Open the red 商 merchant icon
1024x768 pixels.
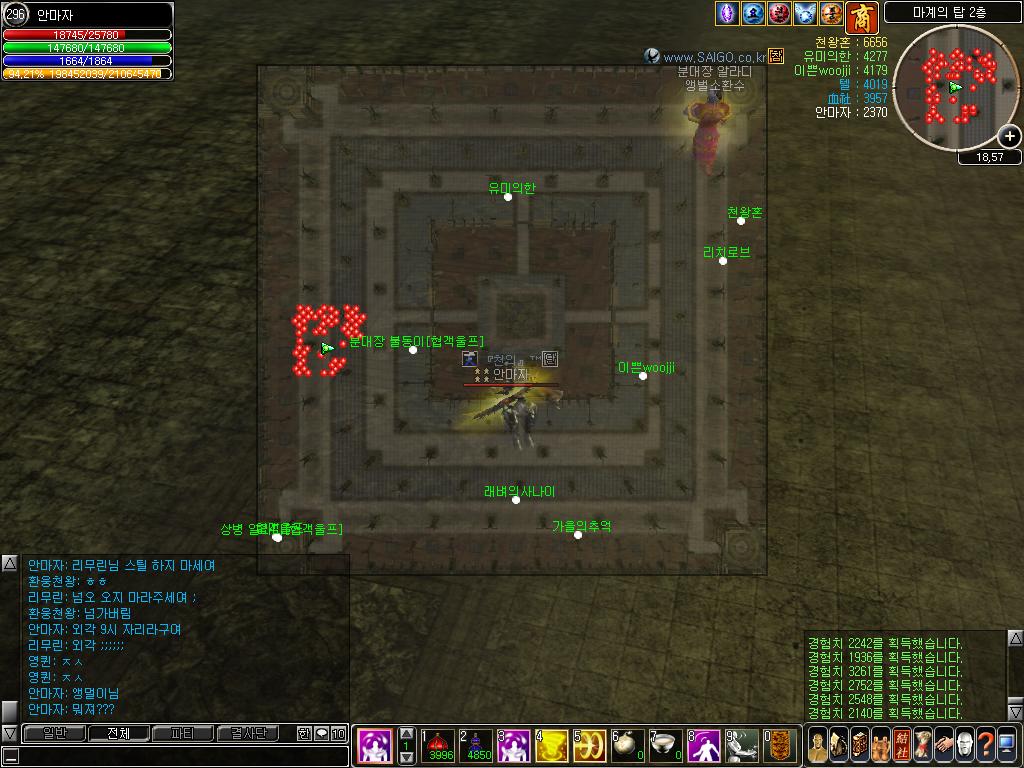(x=862, y=17)
